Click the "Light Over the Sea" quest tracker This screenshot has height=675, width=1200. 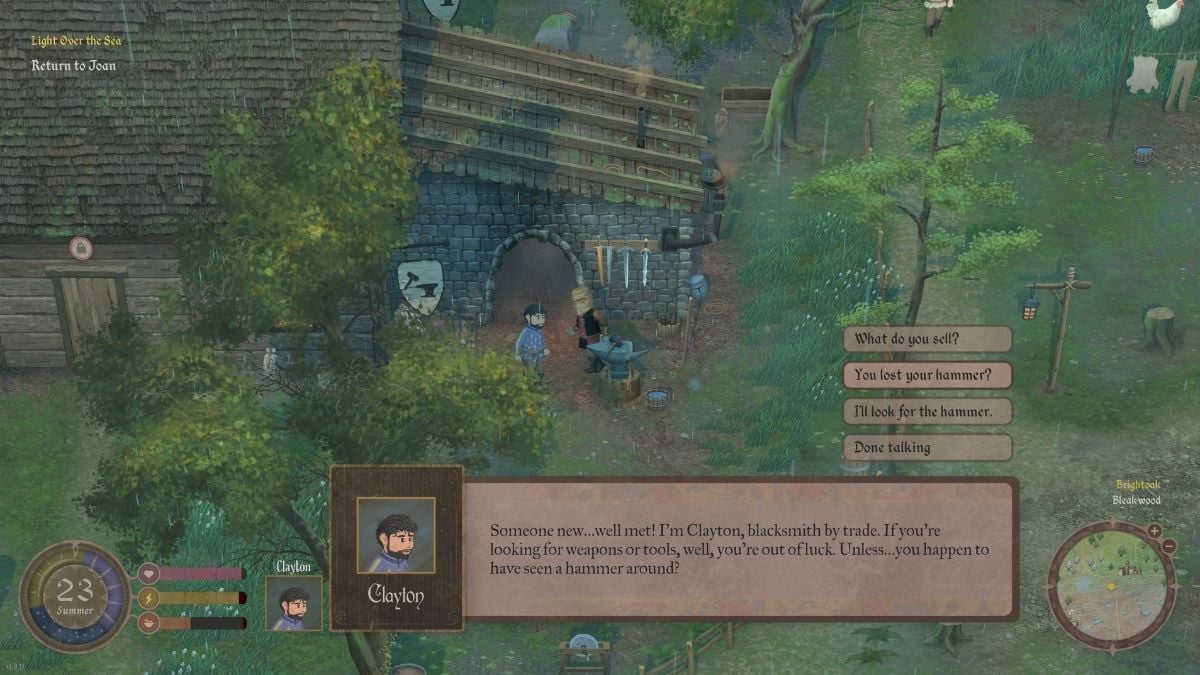coord(76,41)
